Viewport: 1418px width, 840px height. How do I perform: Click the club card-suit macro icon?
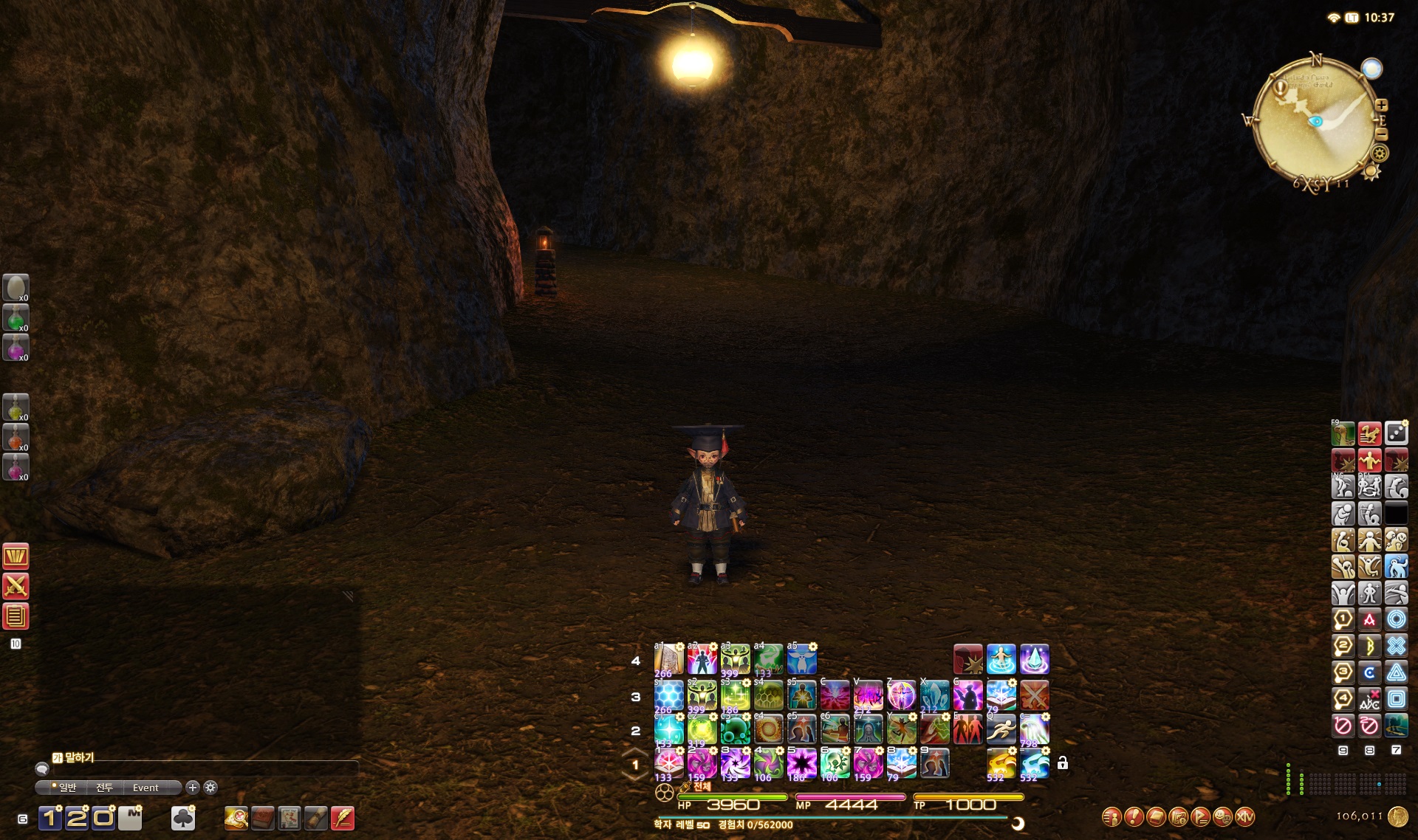(183, 818)
